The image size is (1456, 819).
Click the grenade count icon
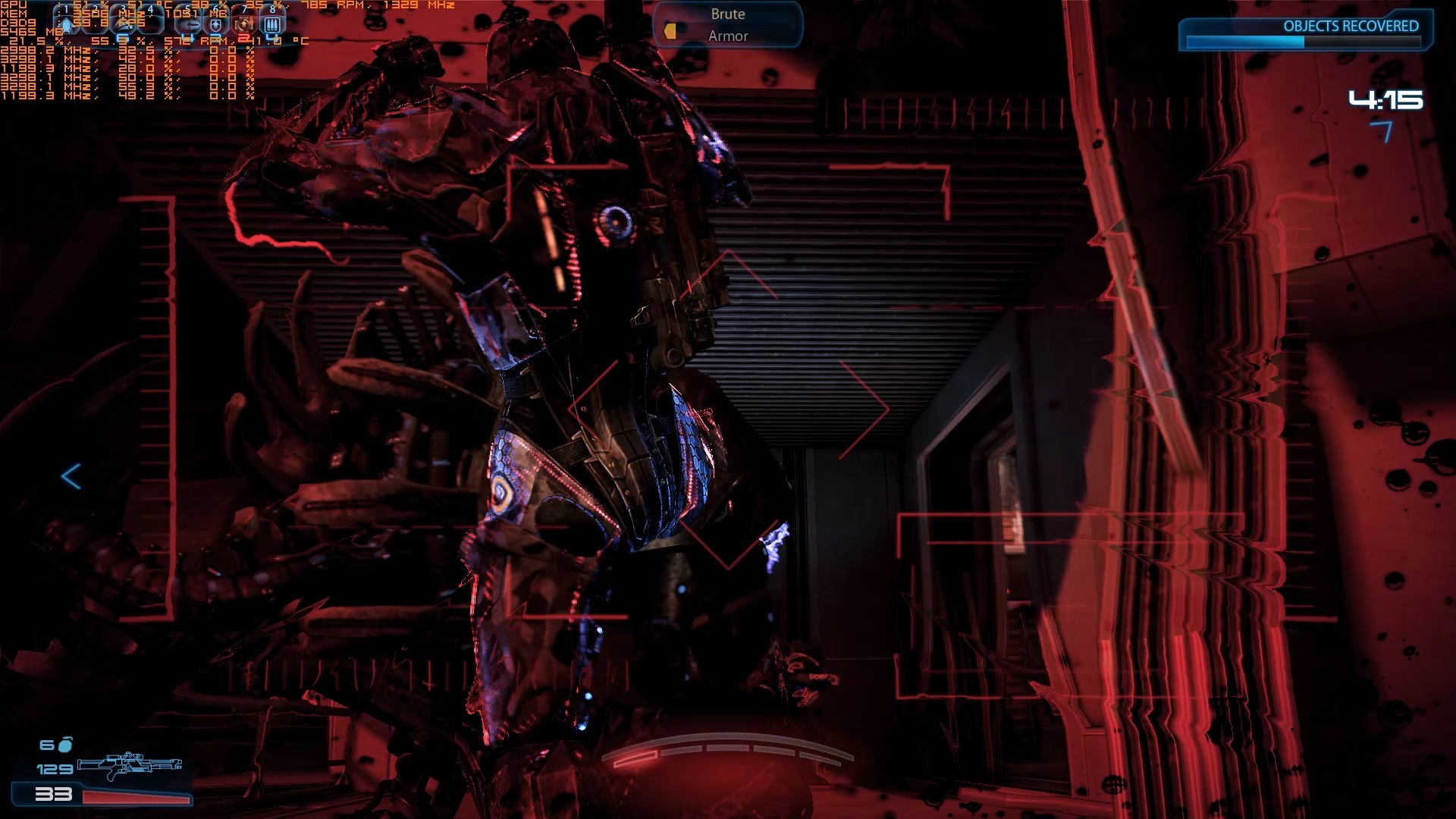[66, 745]
